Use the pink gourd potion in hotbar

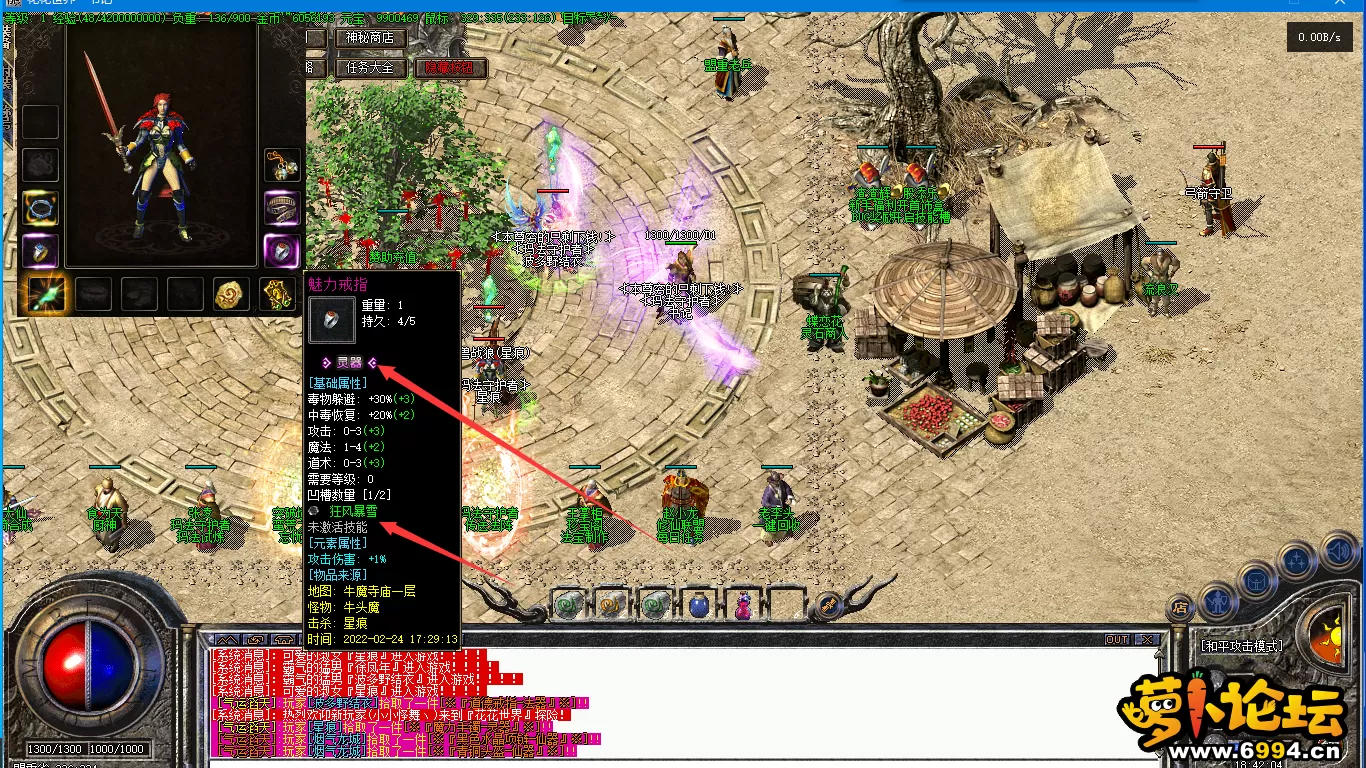(x=743, y=604)
